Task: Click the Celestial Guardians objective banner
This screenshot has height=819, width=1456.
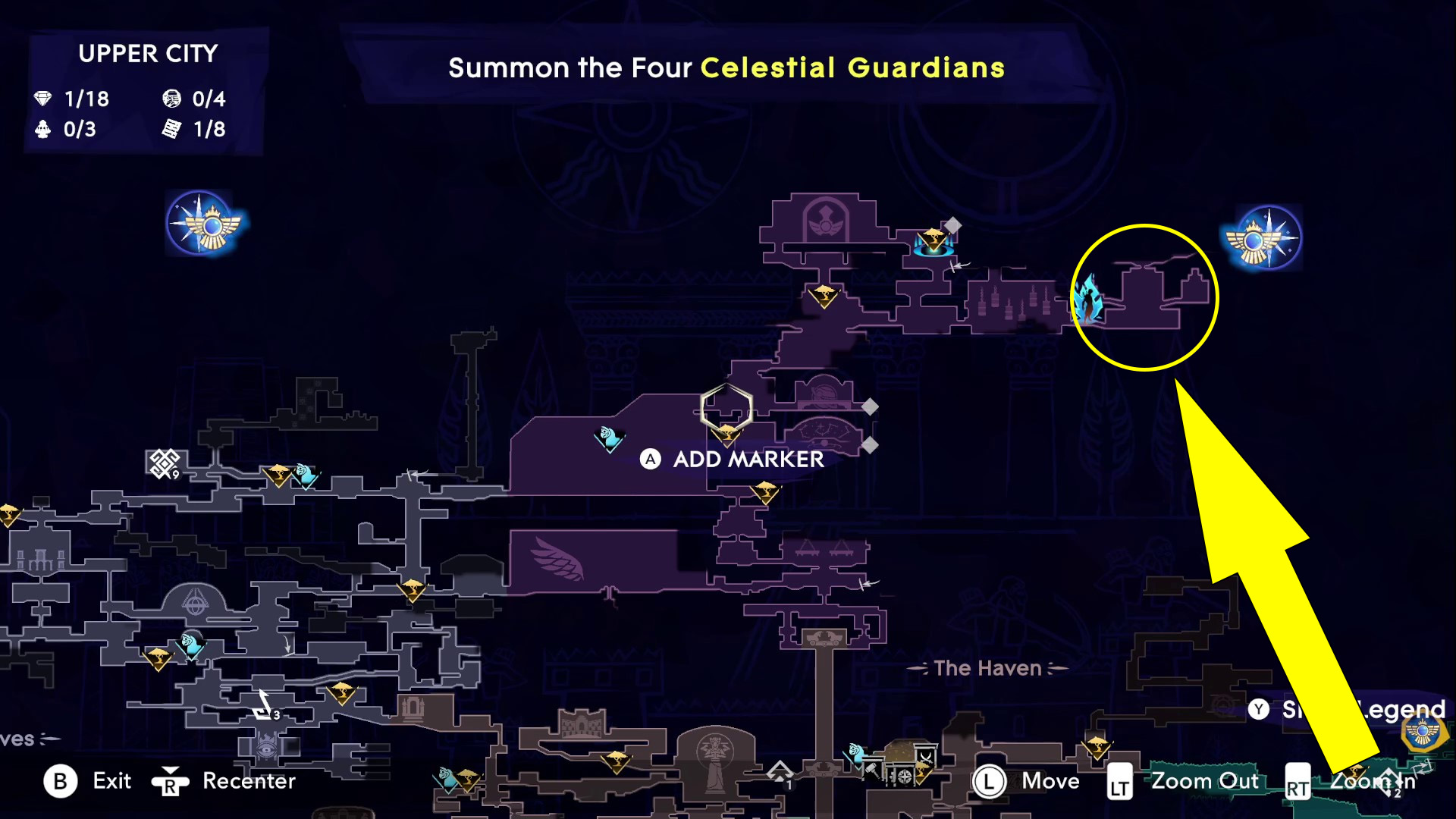Action: pyautogui.click(x=726, y=68)
